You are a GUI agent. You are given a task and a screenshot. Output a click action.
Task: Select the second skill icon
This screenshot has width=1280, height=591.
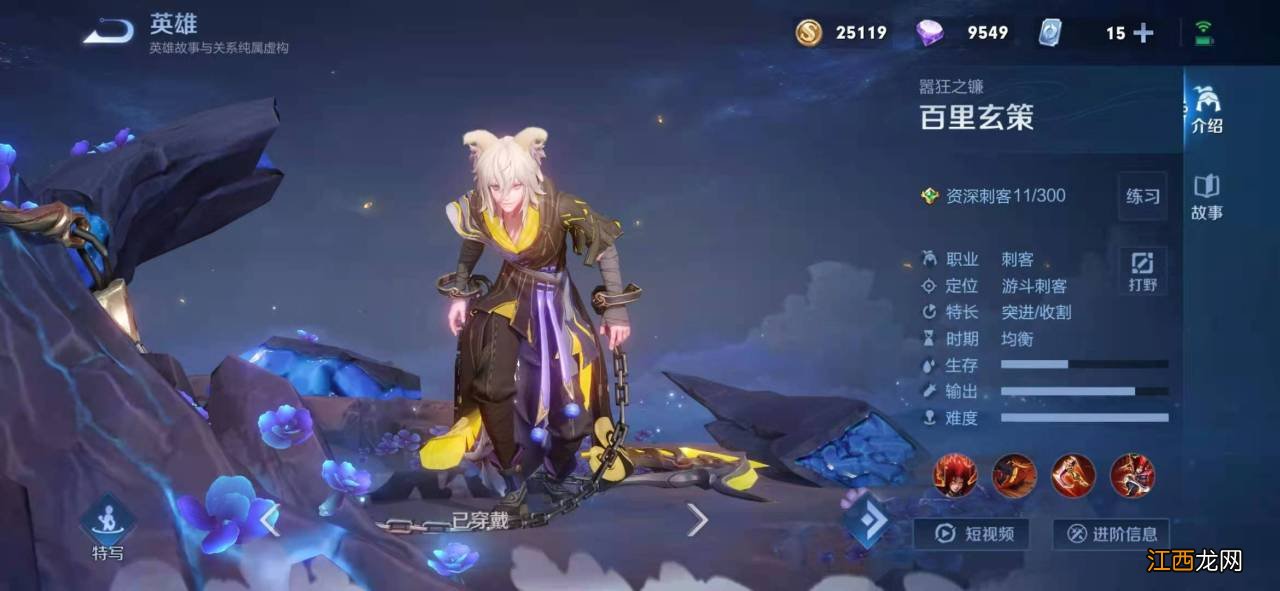pos(1013,475)
